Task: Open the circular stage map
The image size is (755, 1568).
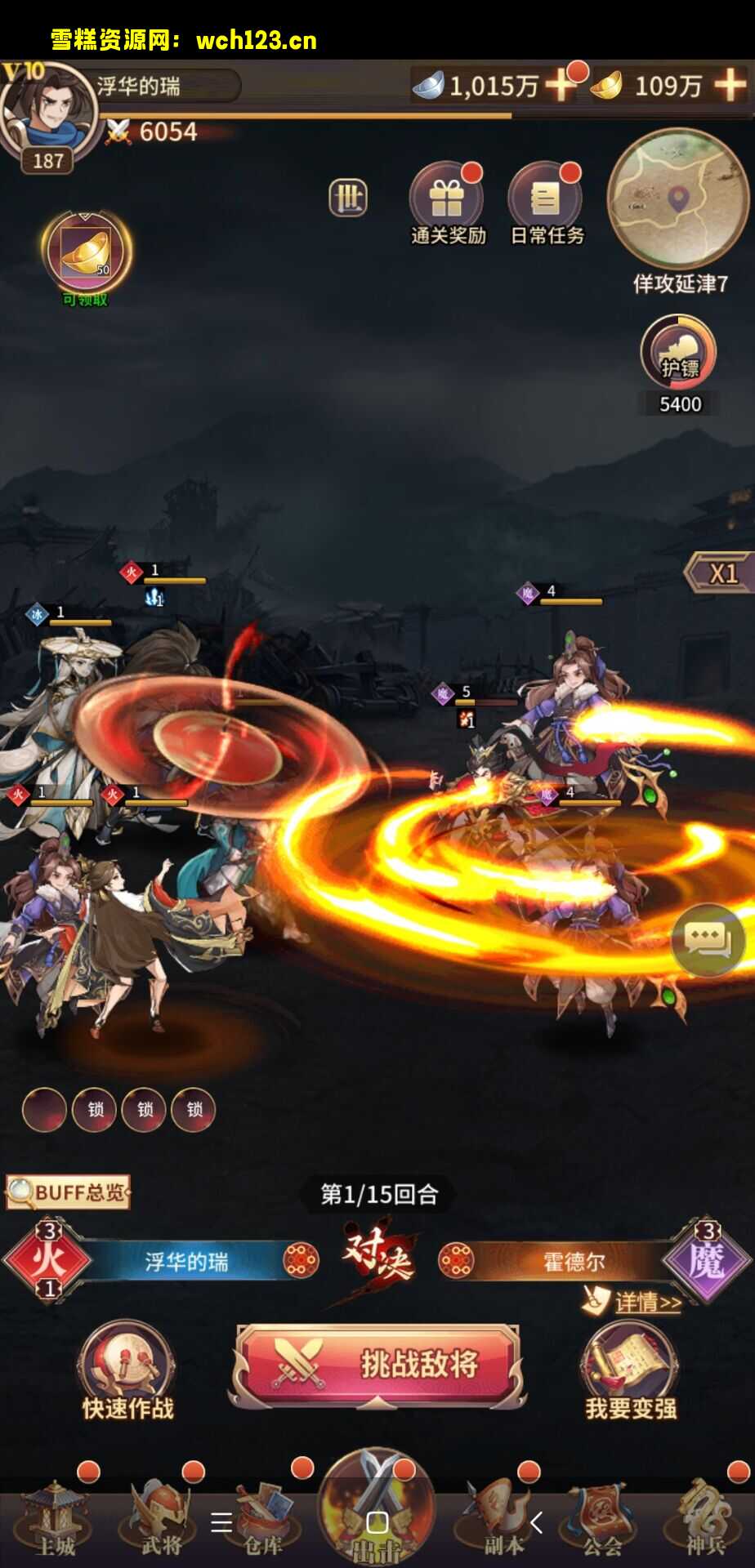Action: point(678,198)
